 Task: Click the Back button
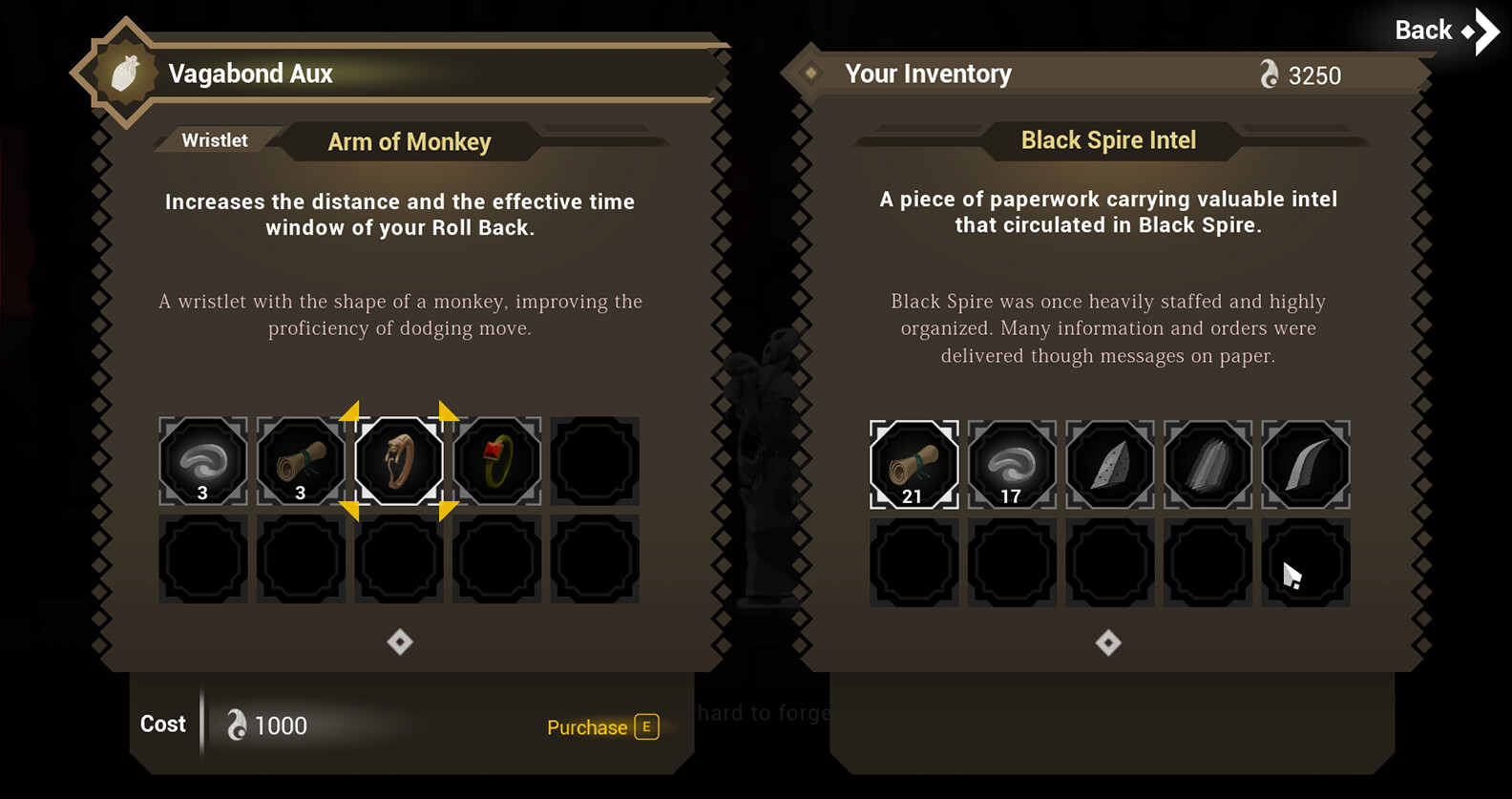[x=1421, y=30]
